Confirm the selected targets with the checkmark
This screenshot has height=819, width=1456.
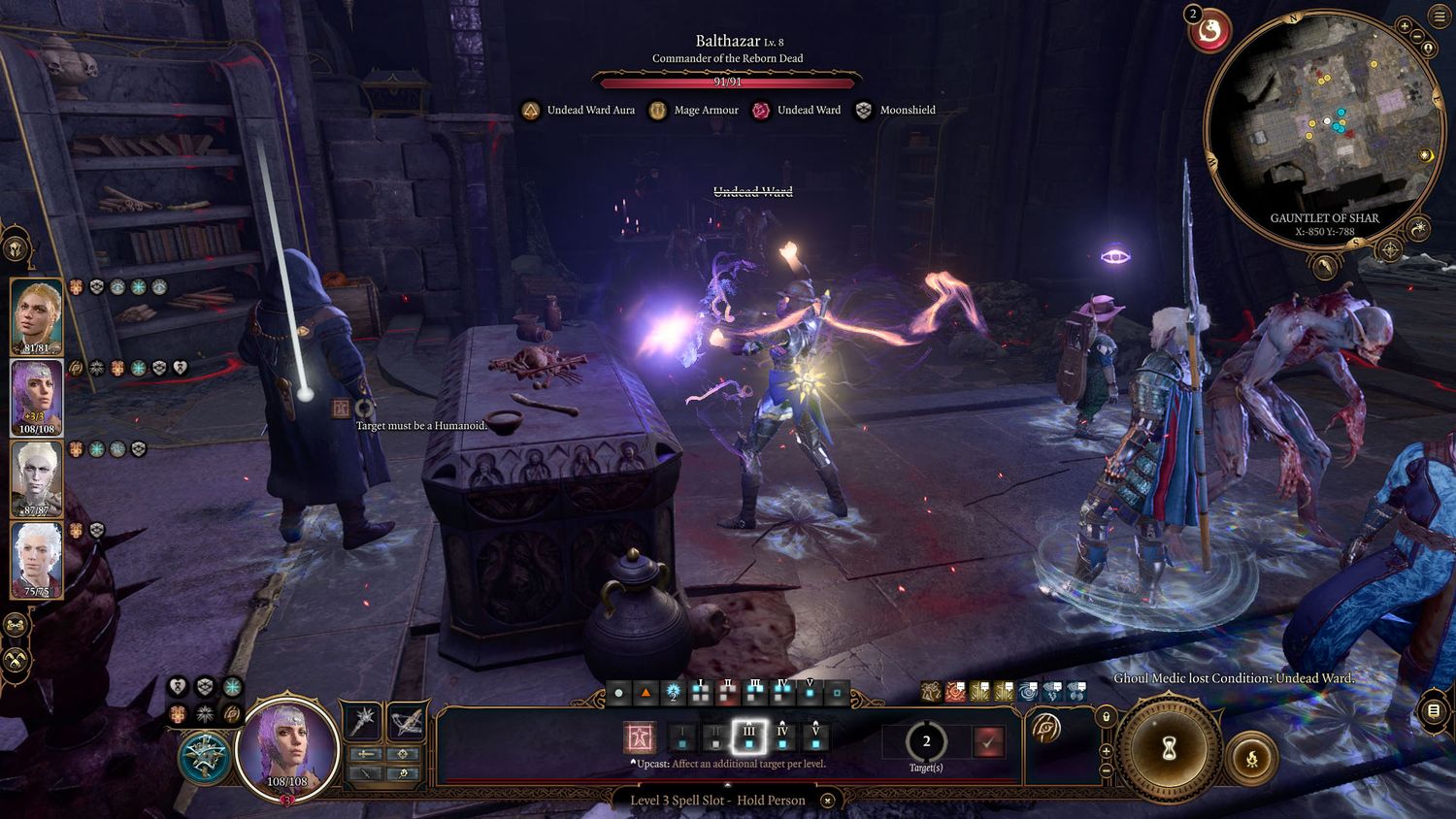(x=988, y=741)
